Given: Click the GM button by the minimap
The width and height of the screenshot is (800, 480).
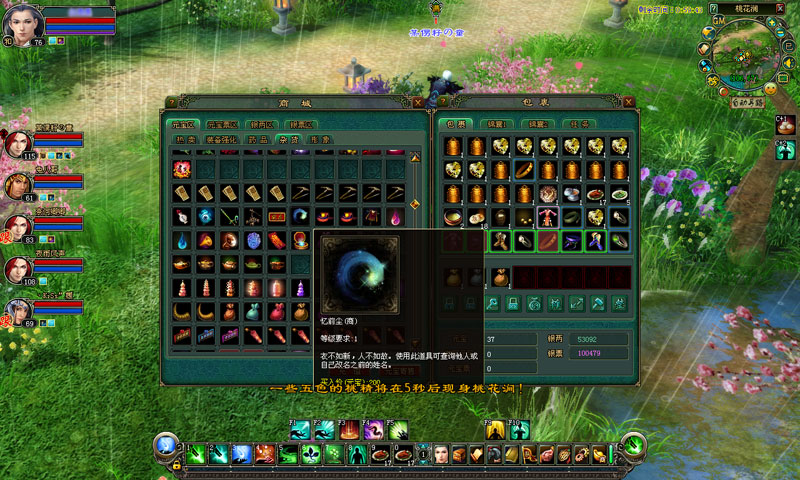Looking at the screenshot, I should 718,19.
